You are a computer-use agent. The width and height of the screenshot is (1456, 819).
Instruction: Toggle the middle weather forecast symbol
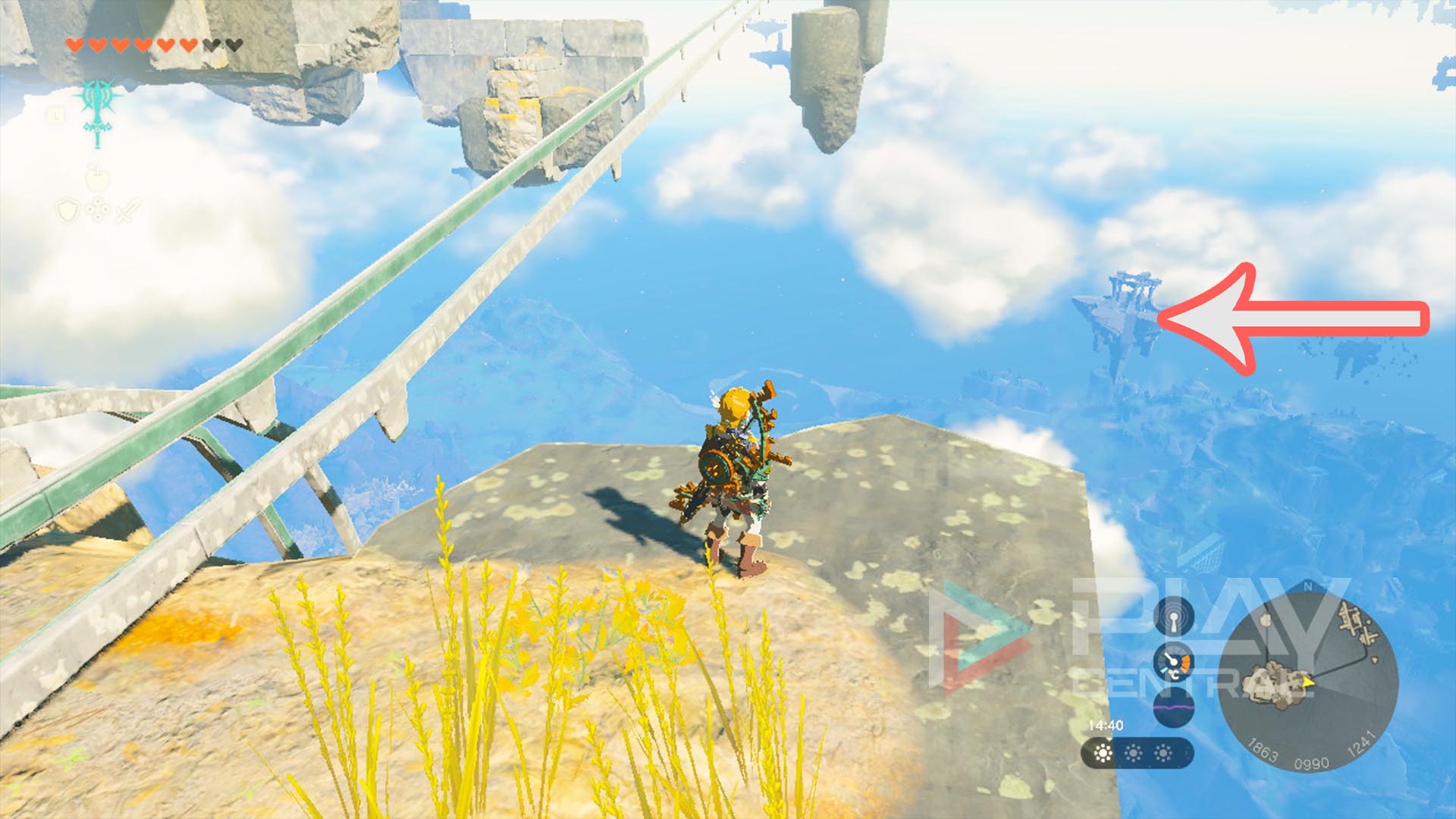tap(1133, 752)
